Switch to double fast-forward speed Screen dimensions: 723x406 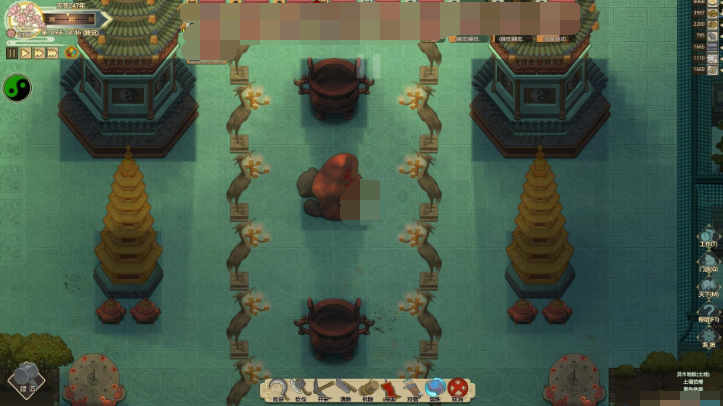38,53
